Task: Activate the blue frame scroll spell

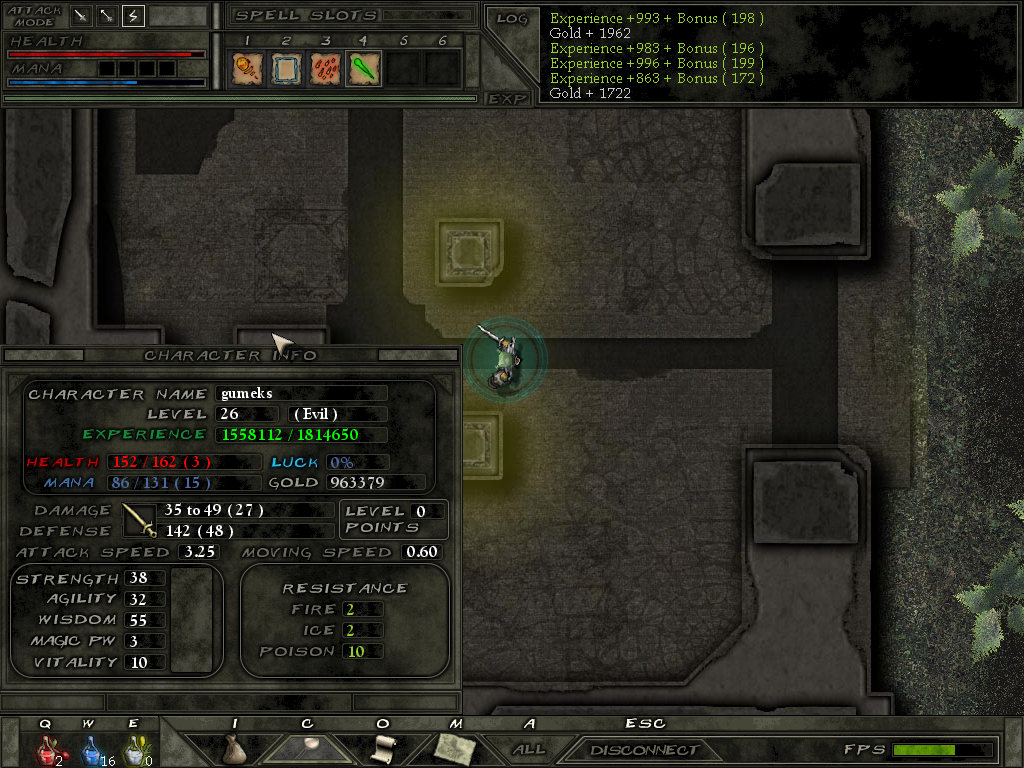Action: coord(285,68)
